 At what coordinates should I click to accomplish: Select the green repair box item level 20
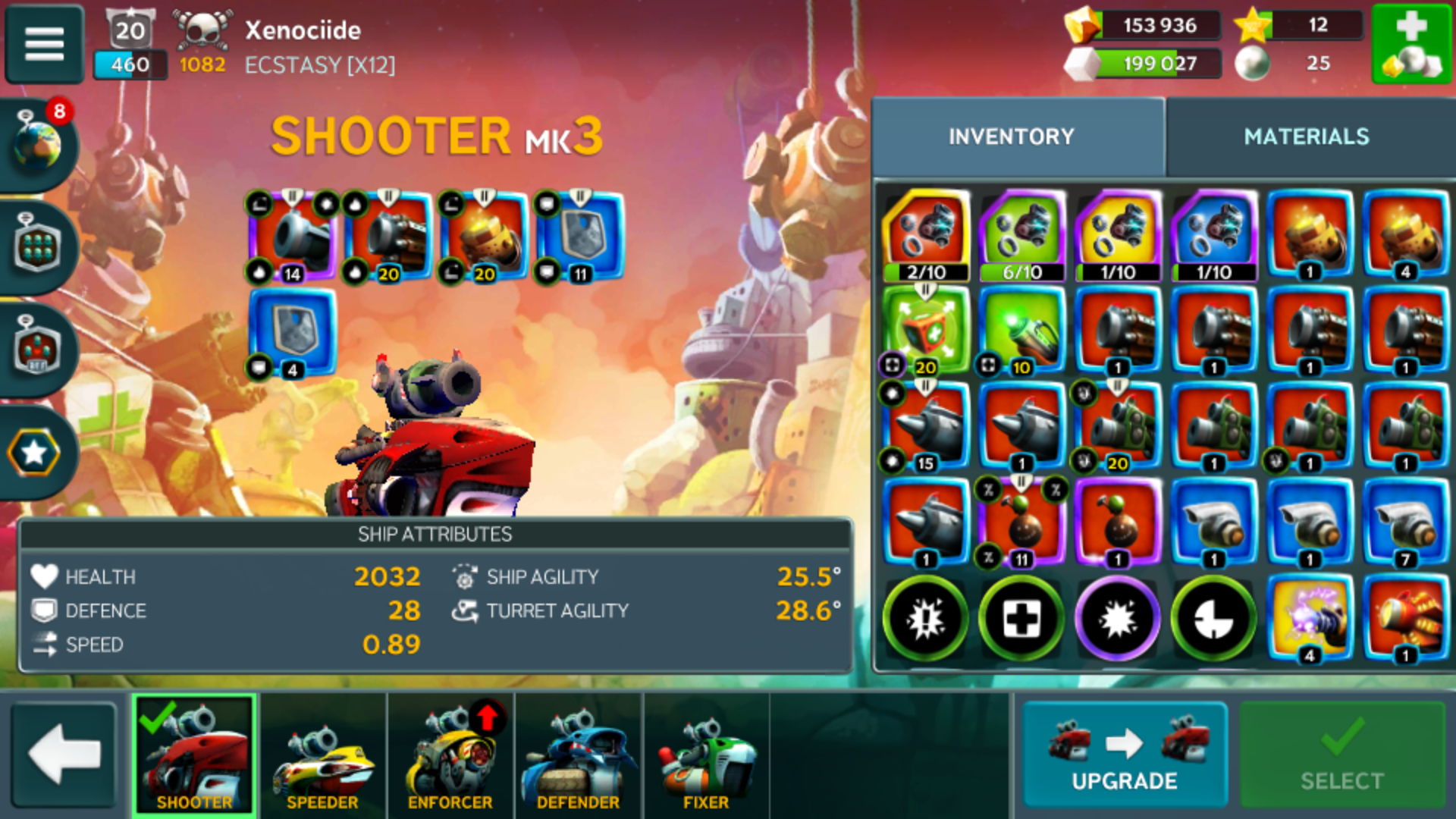pos(925,331)
